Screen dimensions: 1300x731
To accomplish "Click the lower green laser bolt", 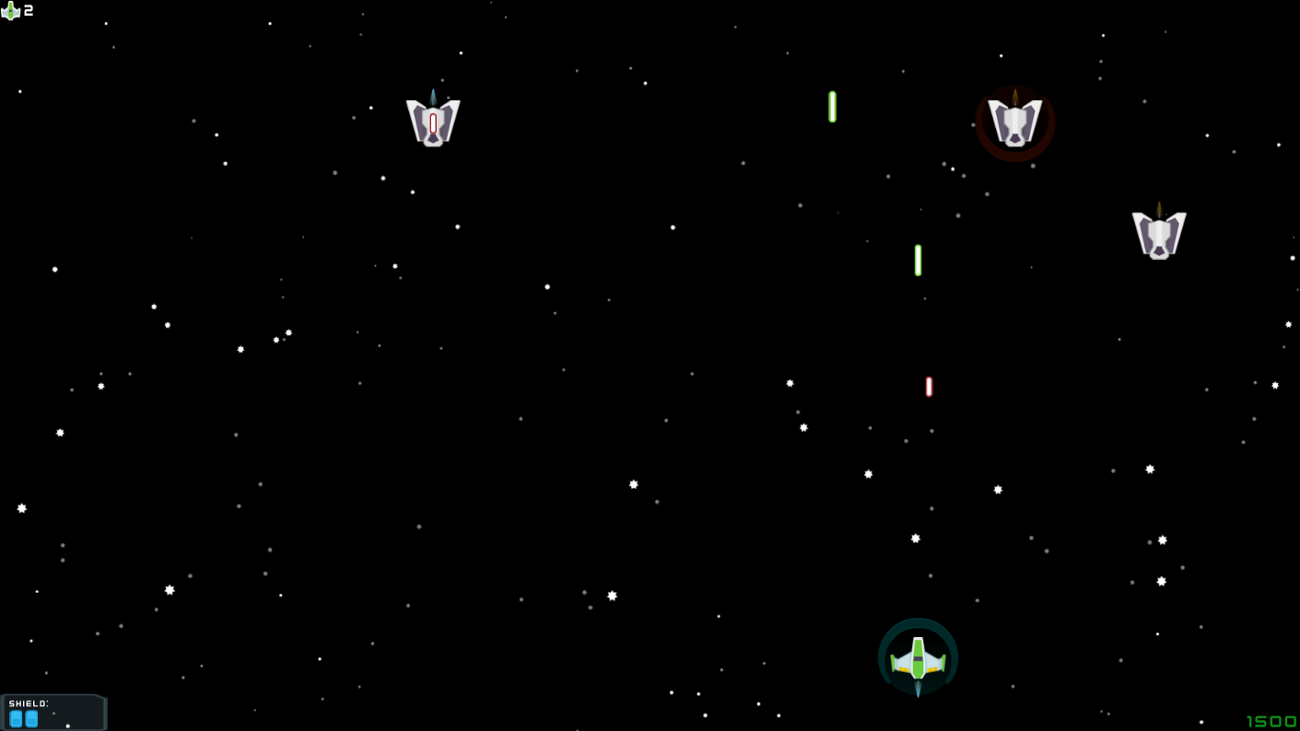I will 917,259.
